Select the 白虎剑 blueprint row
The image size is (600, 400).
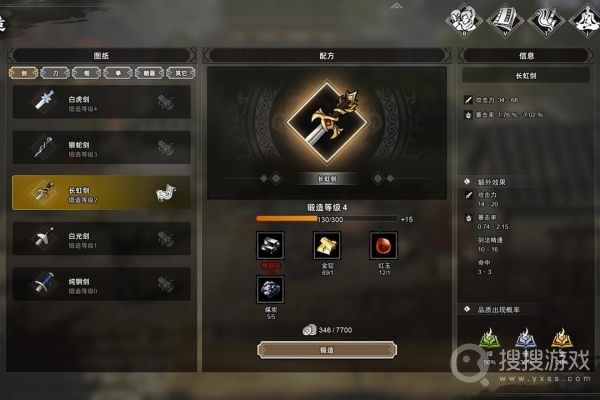click(100, 100)
